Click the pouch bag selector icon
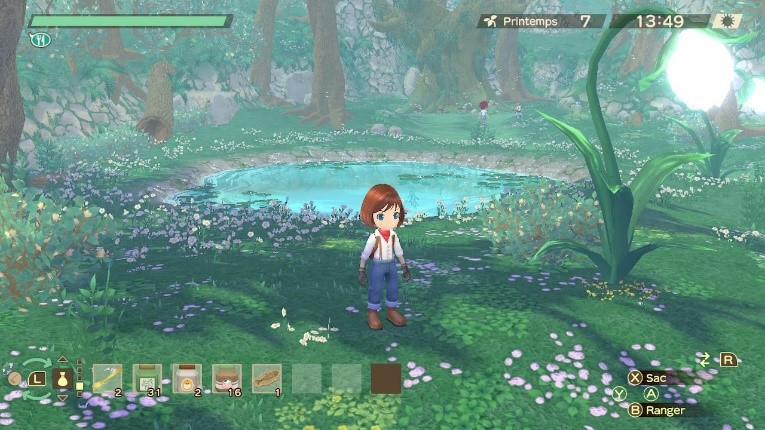The width and height of the screenshot is (765, 430). pos(62,379)
